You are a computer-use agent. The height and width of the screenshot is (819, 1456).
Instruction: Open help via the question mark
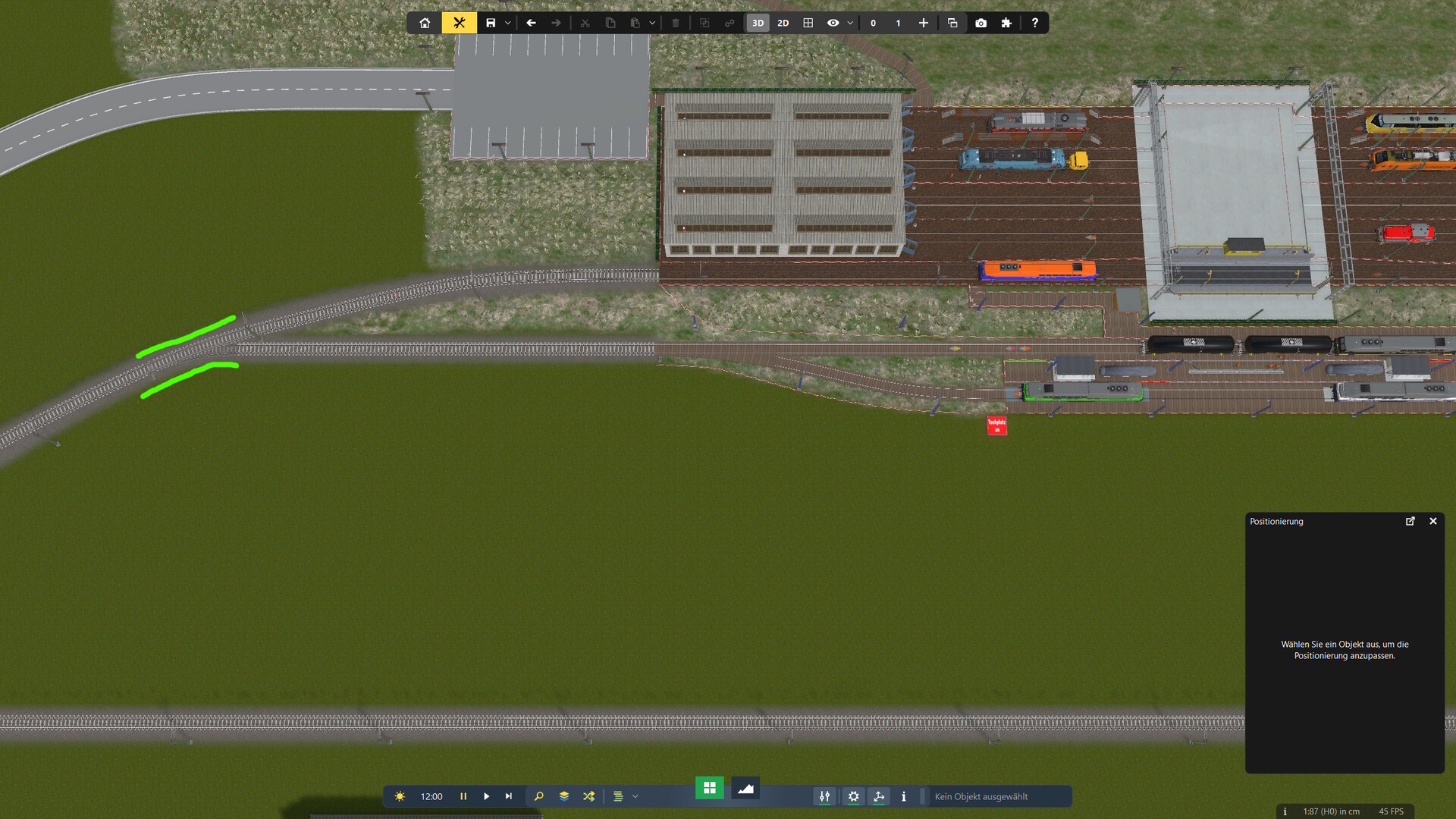[x=1034, y=23]
